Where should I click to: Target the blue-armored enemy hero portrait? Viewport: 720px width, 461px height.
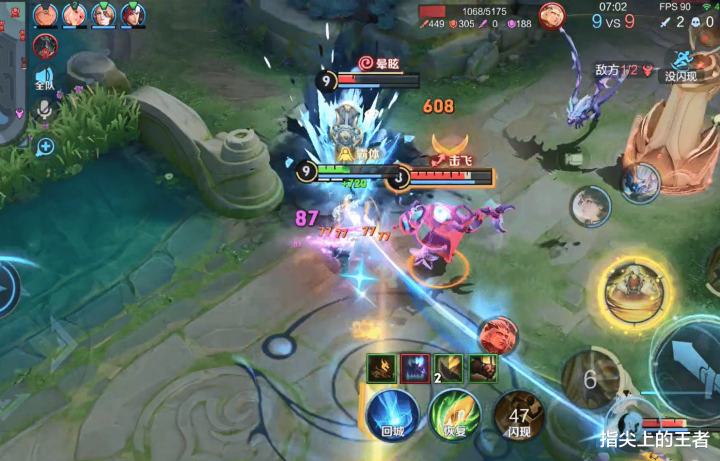click(x=639, y=181)
